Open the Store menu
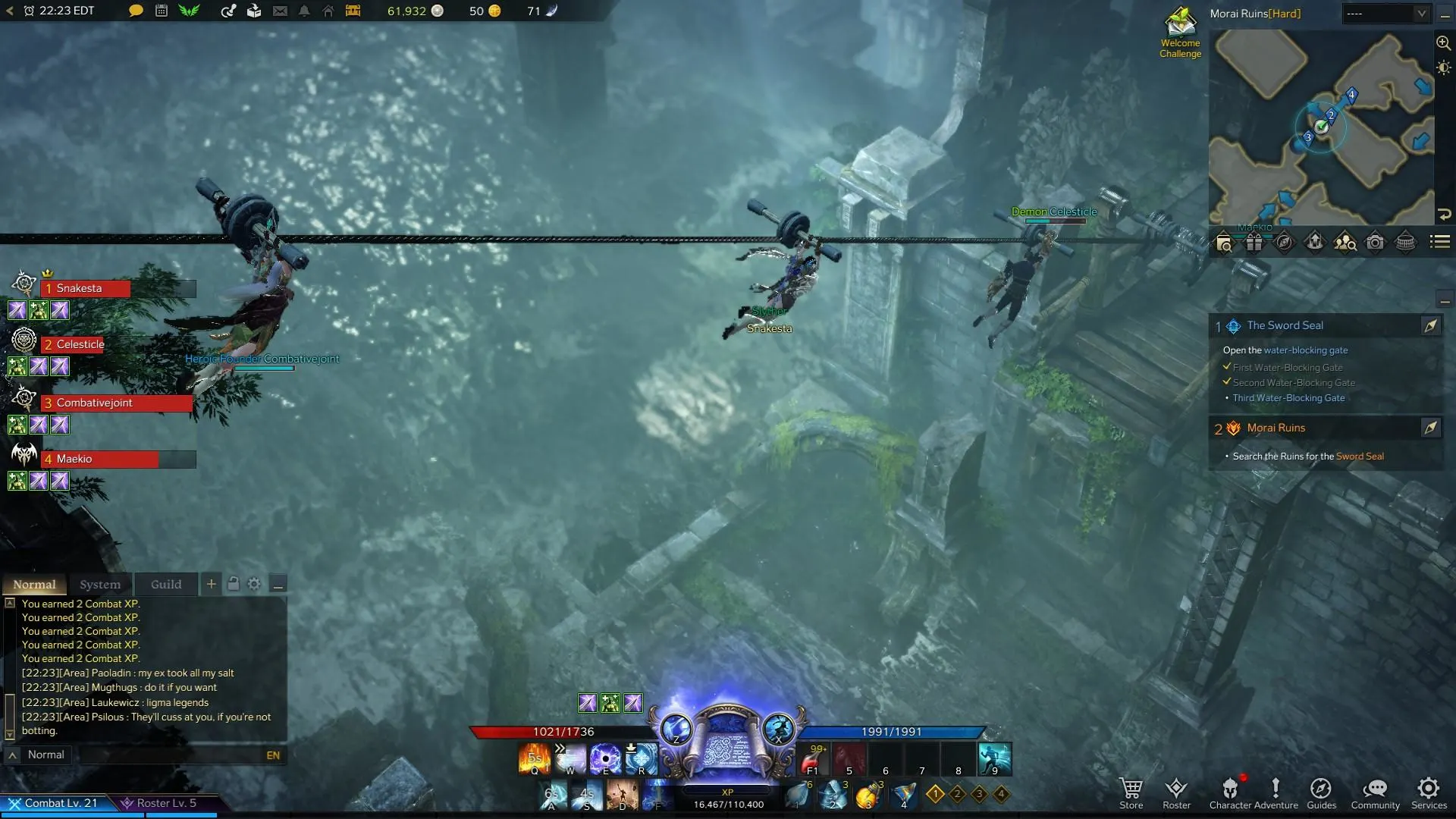The image size is (1456, 819). 1131,792
